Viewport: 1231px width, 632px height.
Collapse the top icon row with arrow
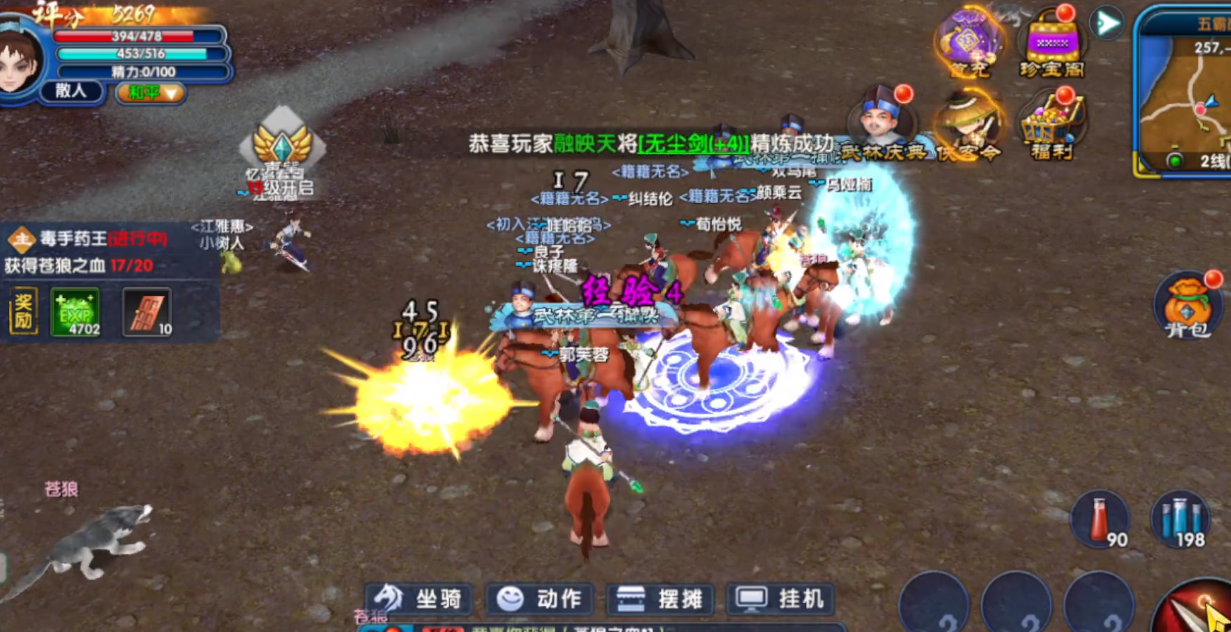[x=1106, y=22]
